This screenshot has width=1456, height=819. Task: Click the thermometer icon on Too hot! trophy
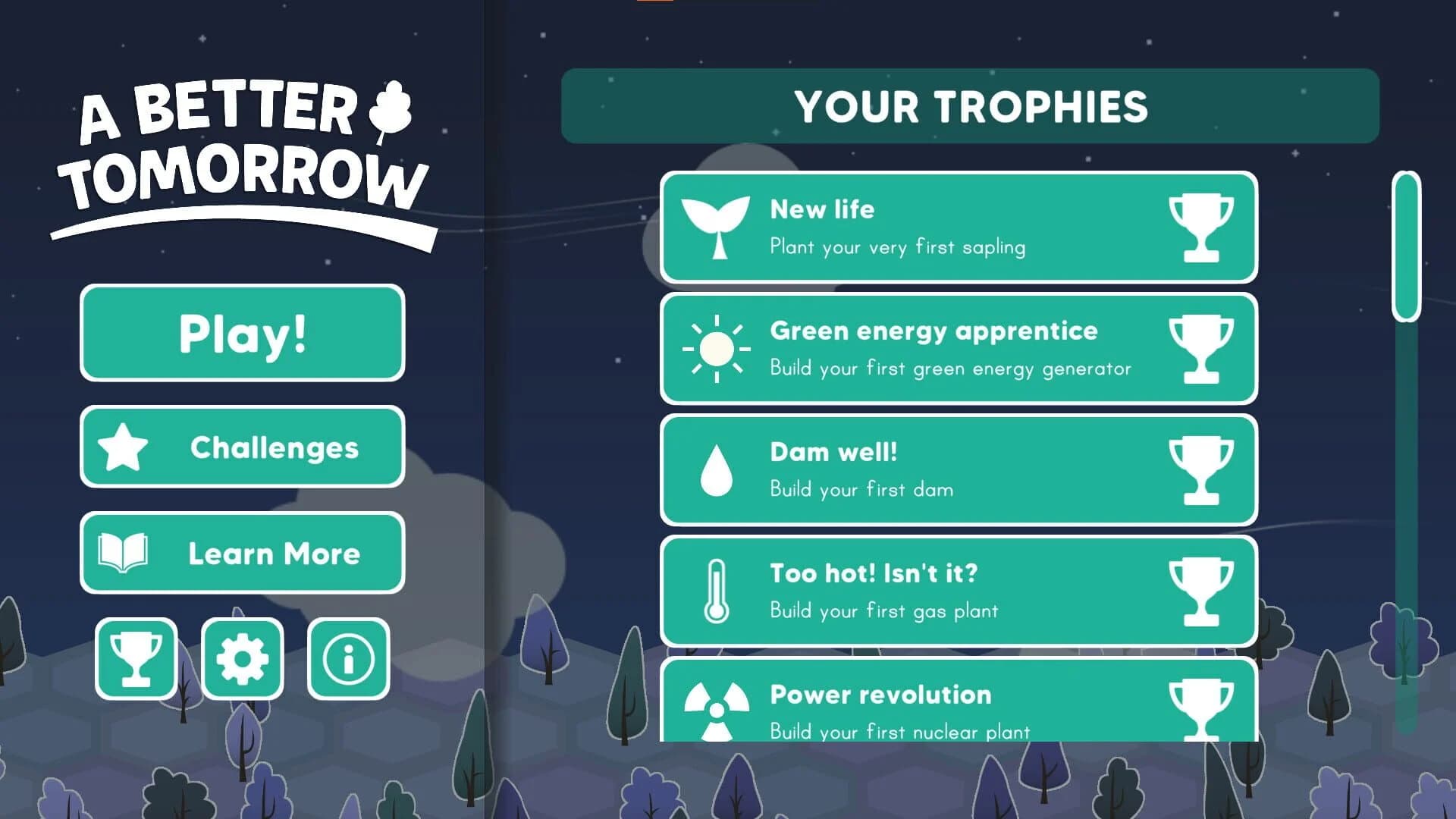coord(714,591)
